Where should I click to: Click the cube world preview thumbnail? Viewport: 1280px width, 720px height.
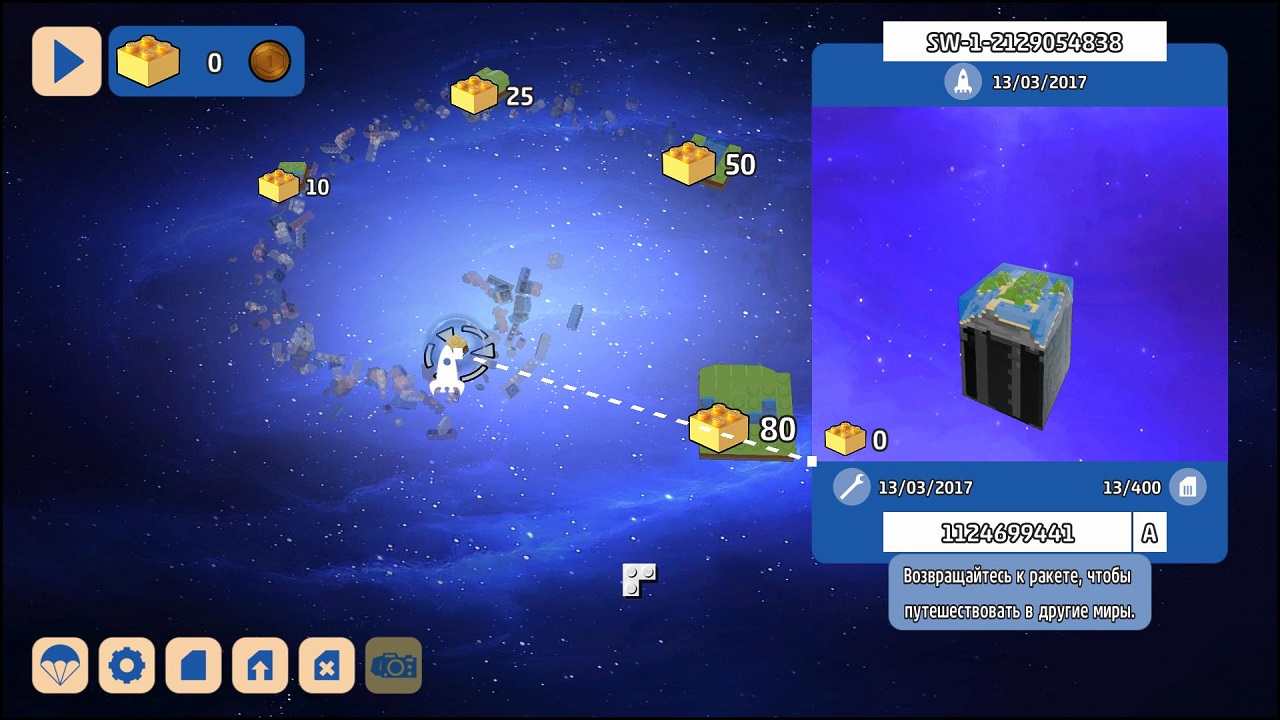1016,345
